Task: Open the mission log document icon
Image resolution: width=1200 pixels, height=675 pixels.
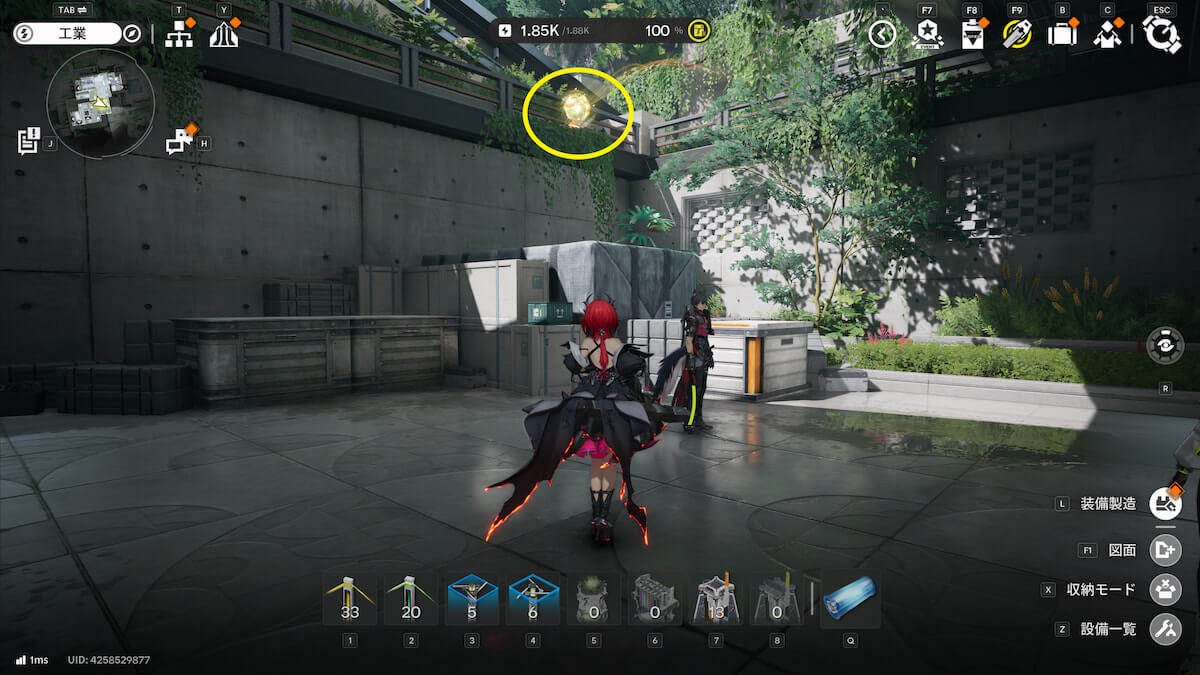Action: (28, 141)
